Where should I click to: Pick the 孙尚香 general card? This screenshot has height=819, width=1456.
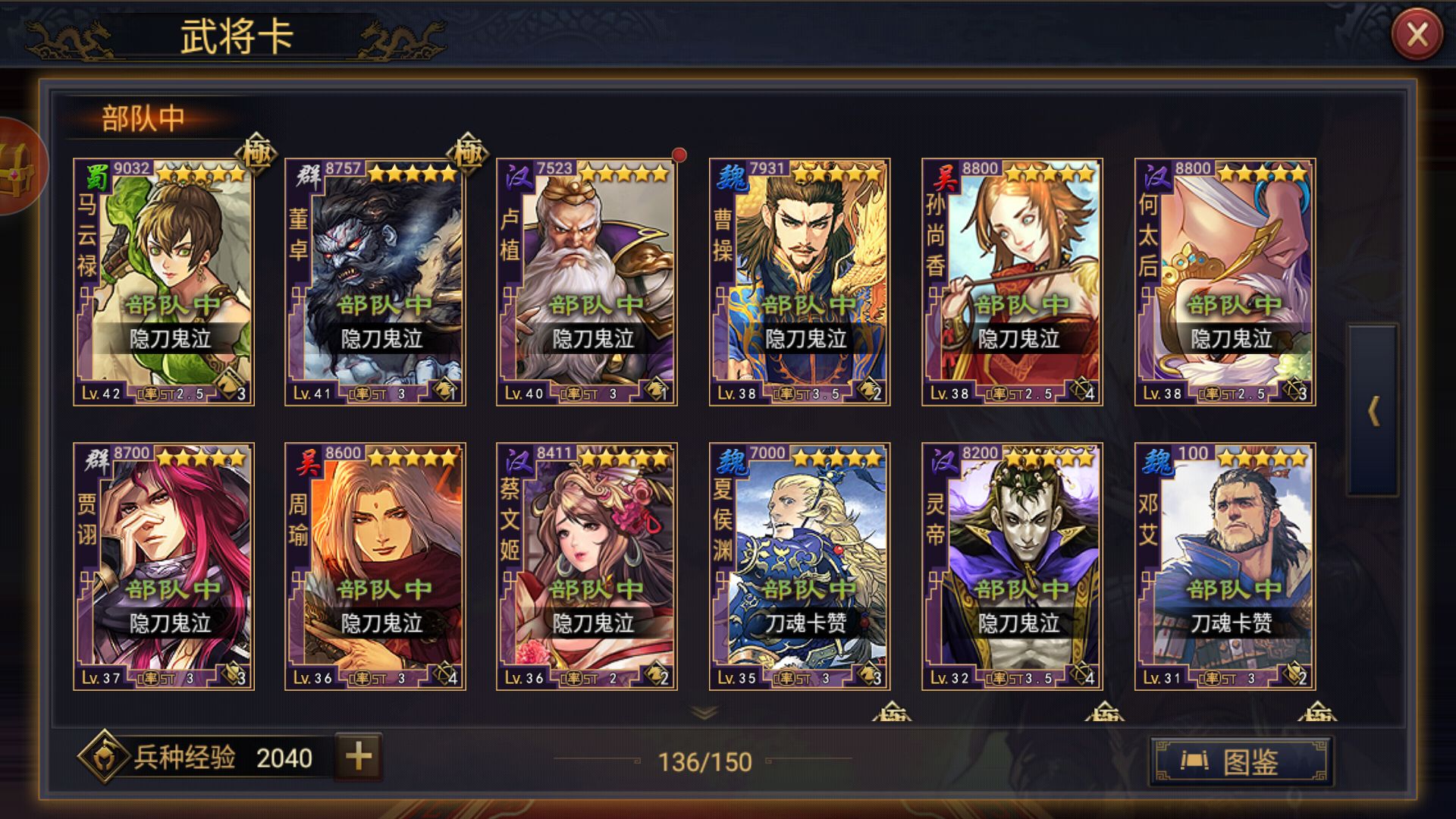(x=1012, y=282)
